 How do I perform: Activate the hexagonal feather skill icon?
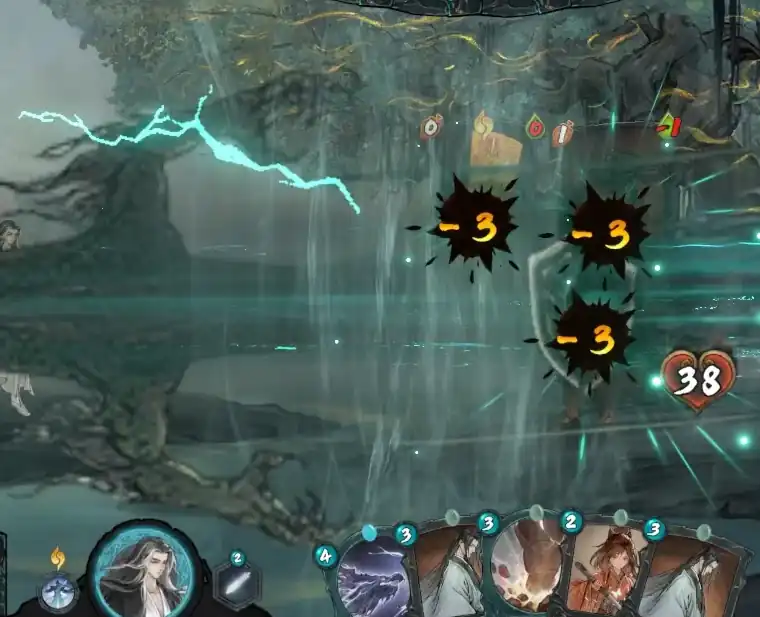click(236, 584)
